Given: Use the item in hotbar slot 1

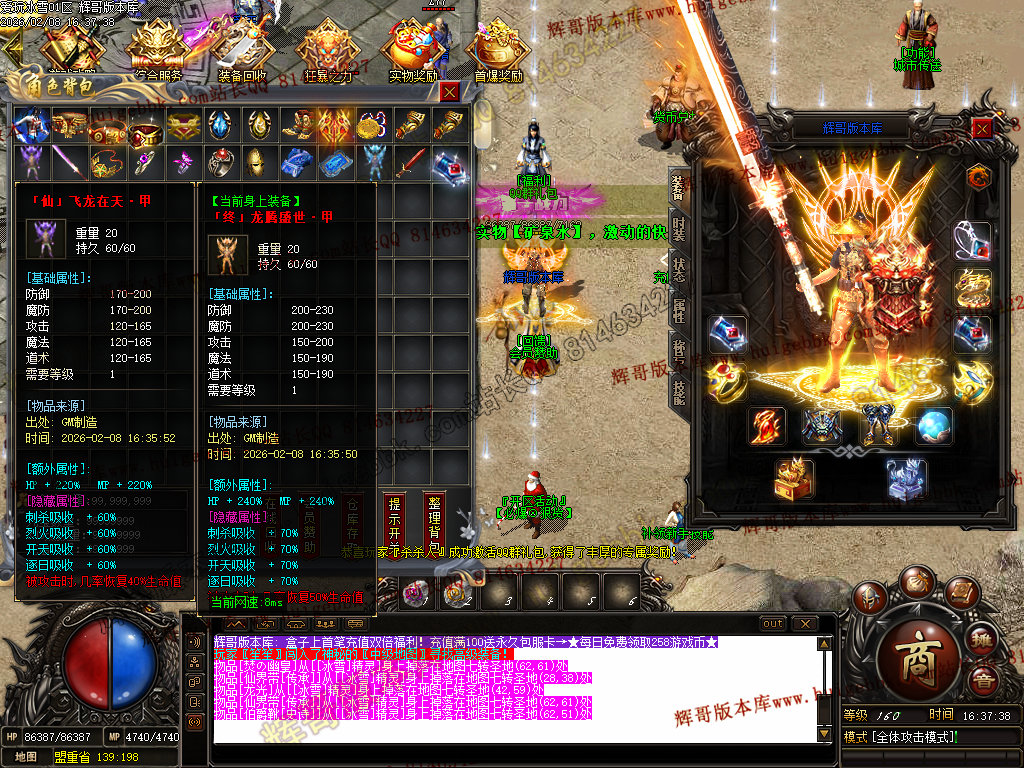Looking at the screenshot, I should point(415,594).
